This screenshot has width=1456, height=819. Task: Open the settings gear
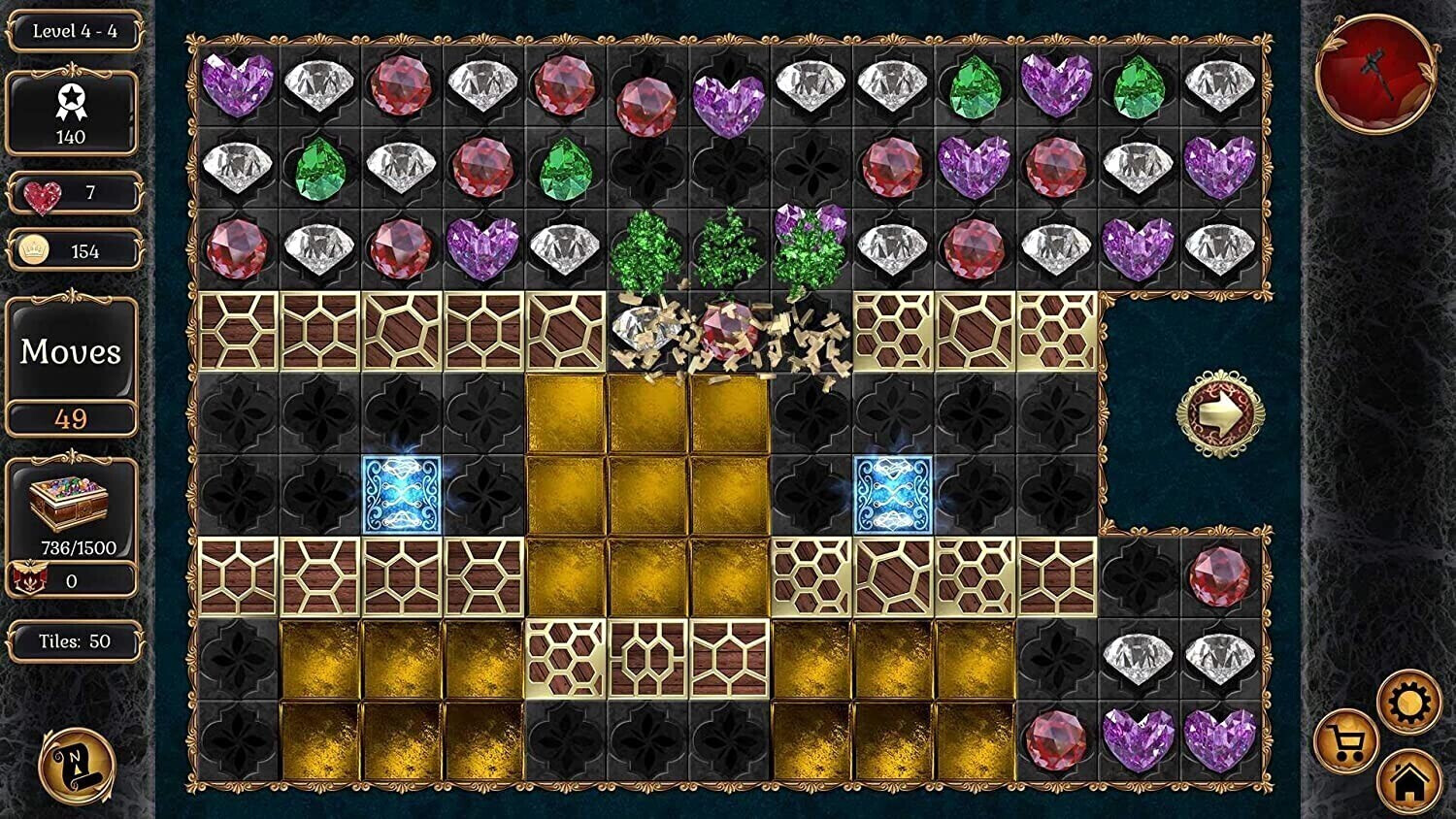pos(1408,702)
